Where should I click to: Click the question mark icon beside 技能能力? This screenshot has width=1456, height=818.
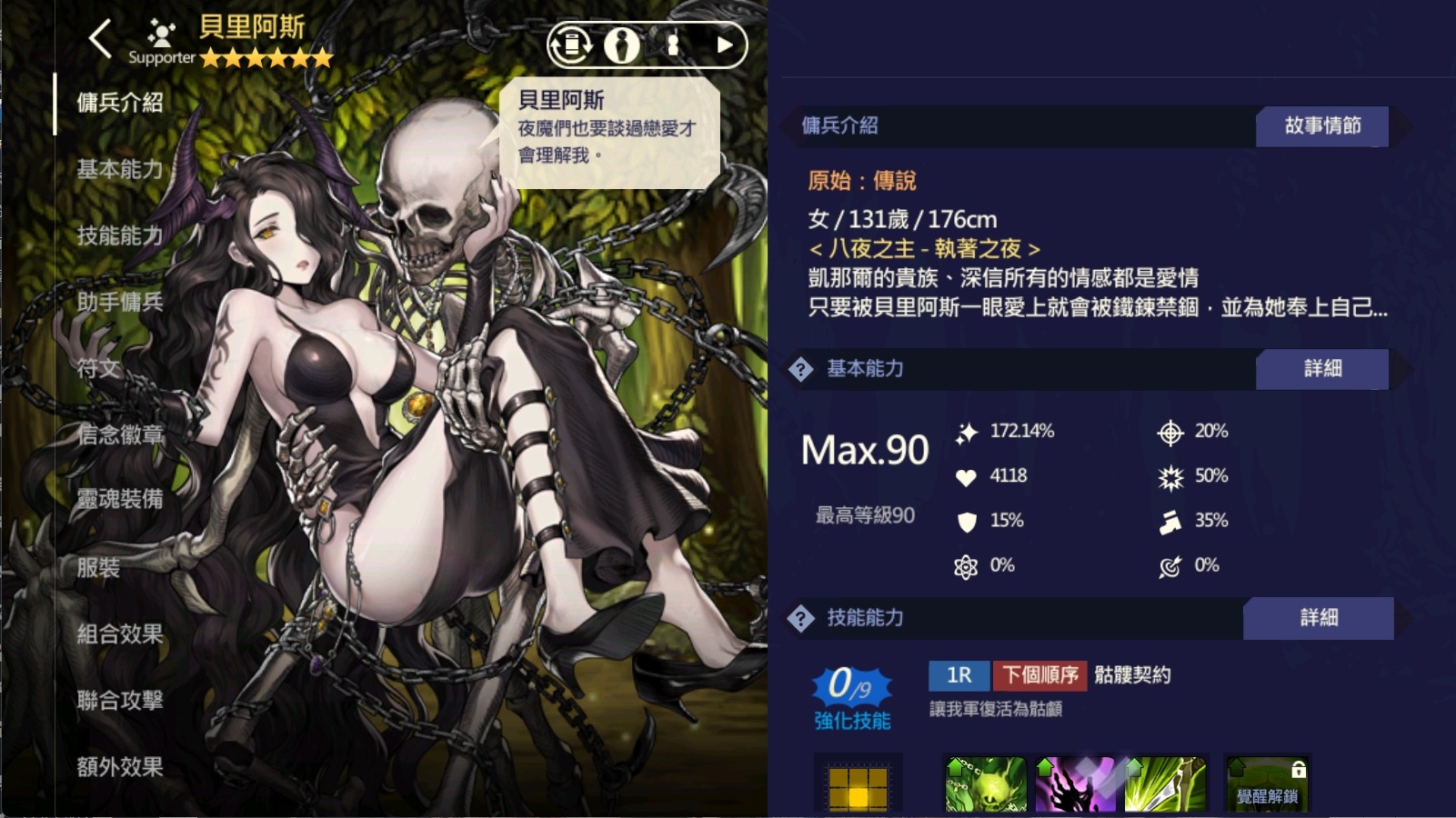pos(799,618)
